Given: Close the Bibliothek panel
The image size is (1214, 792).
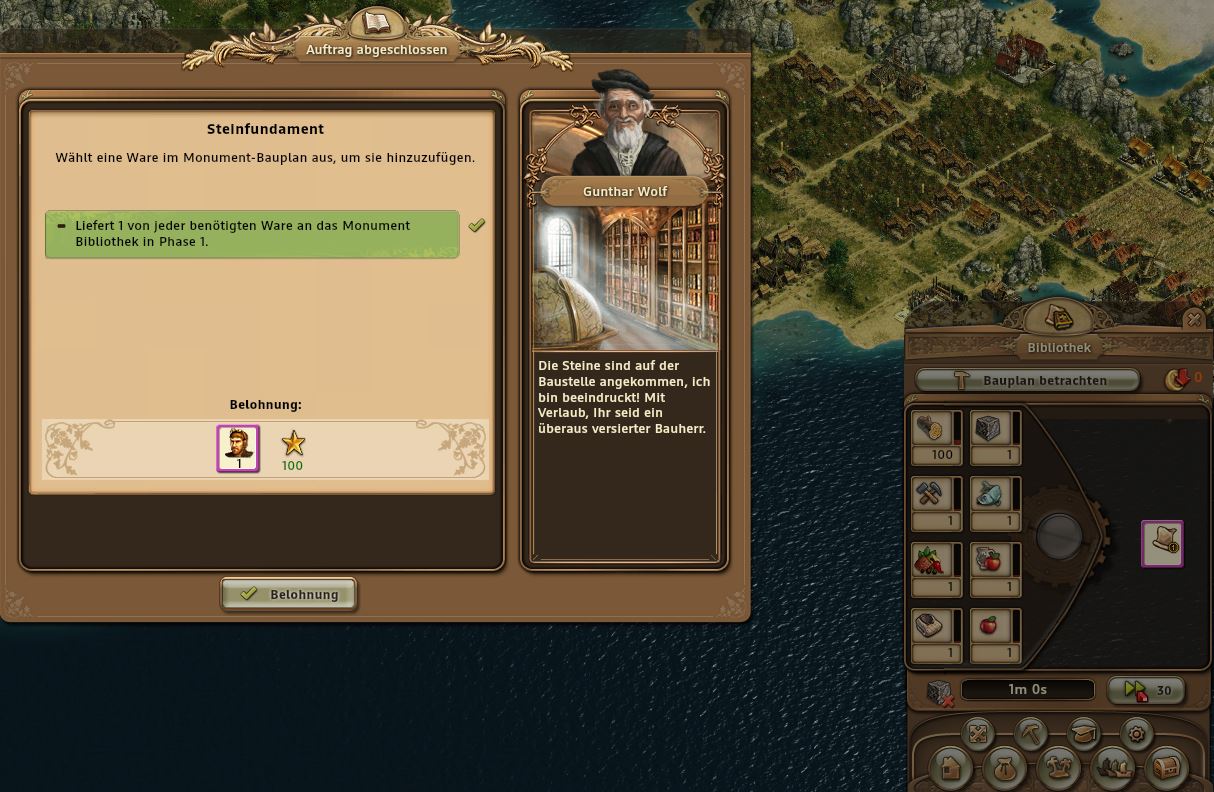Looking at the screenshot, I should click(1193, 320).
